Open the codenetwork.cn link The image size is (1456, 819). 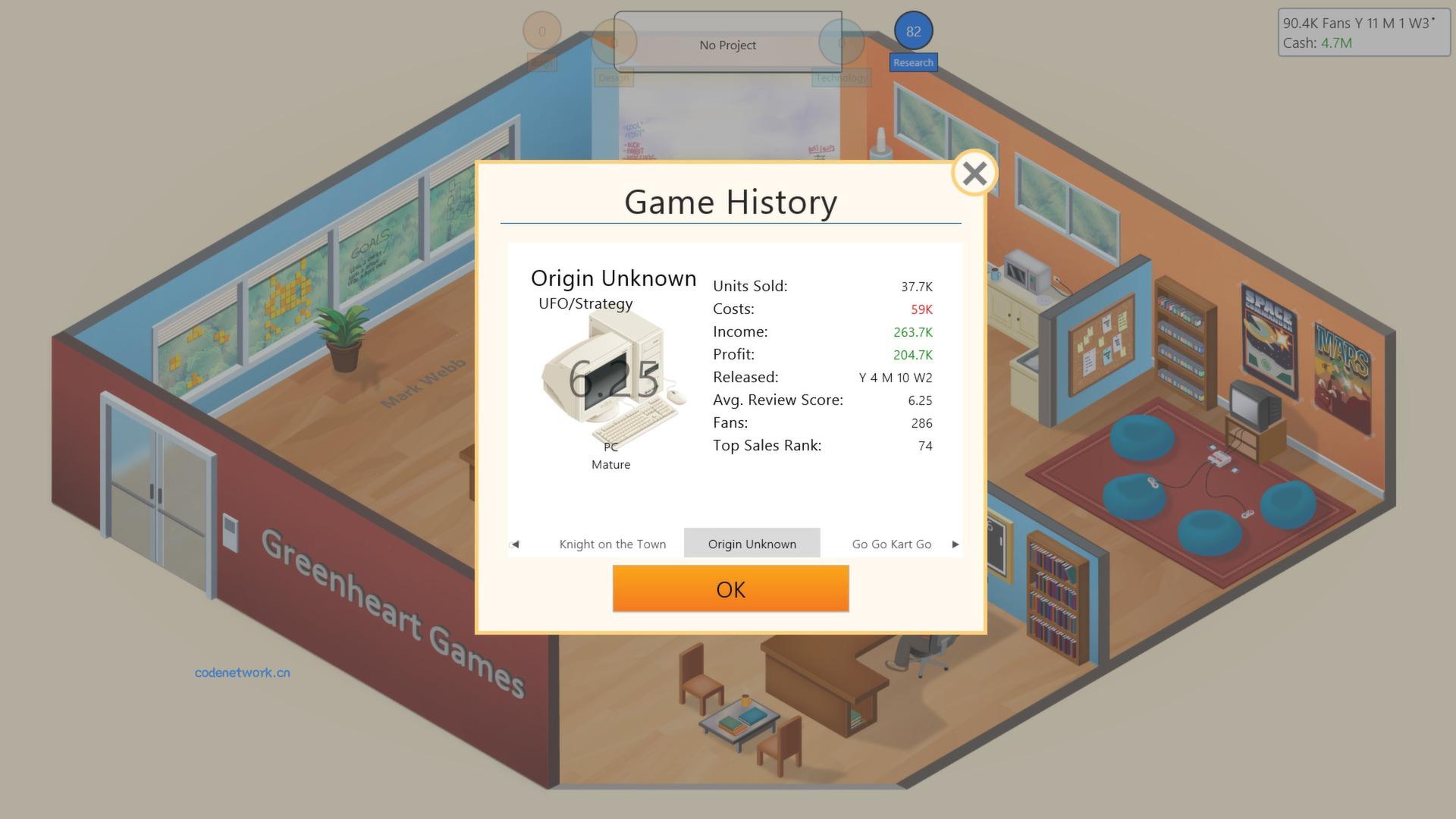coord(243,672)
